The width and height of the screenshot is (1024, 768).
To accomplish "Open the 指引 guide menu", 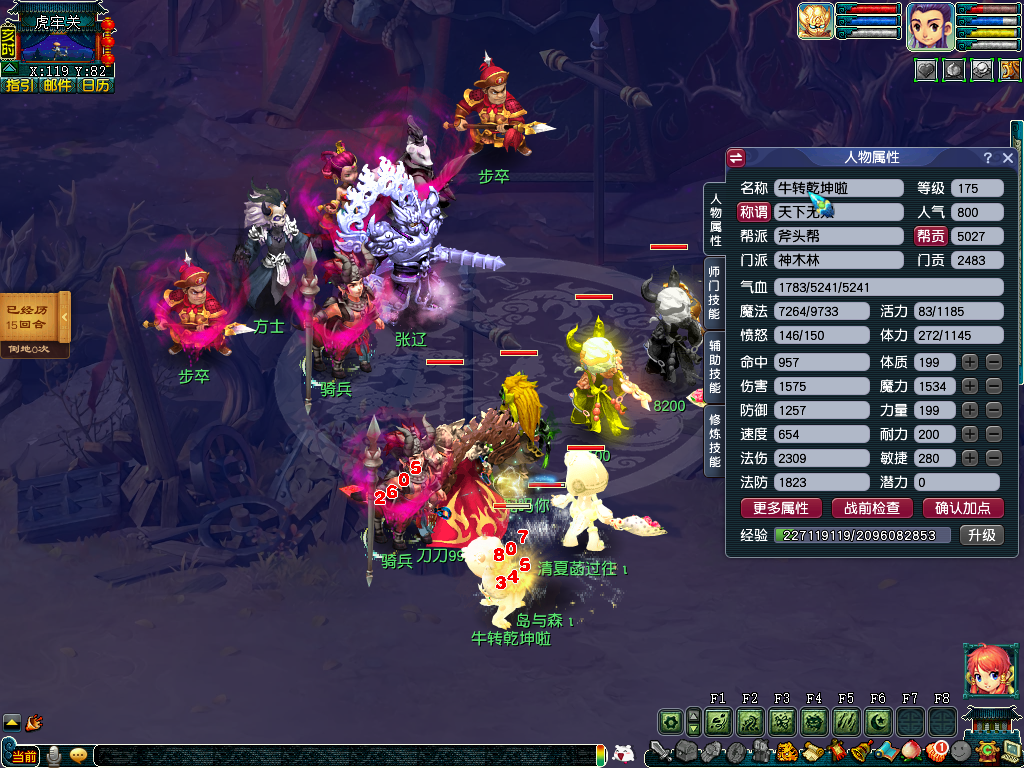I will coord(20,86).
